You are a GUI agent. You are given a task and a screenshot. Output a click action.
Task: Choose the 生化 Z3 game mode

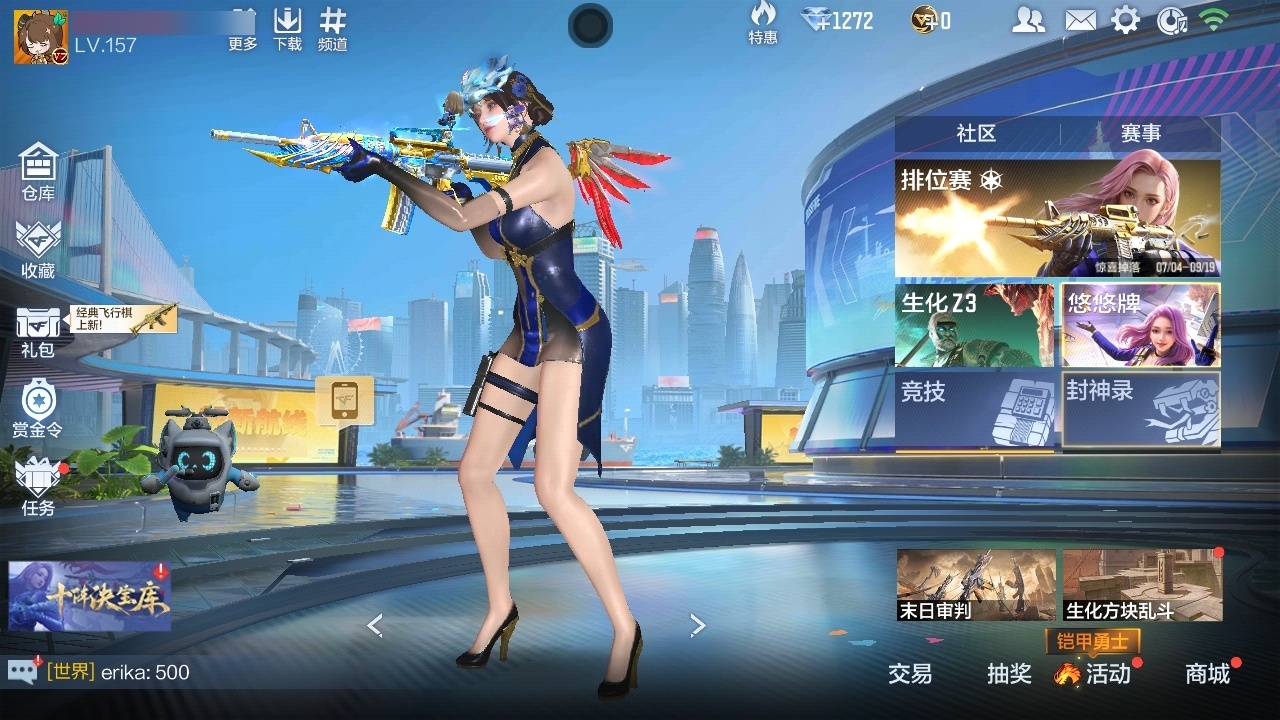pos(974,325)
